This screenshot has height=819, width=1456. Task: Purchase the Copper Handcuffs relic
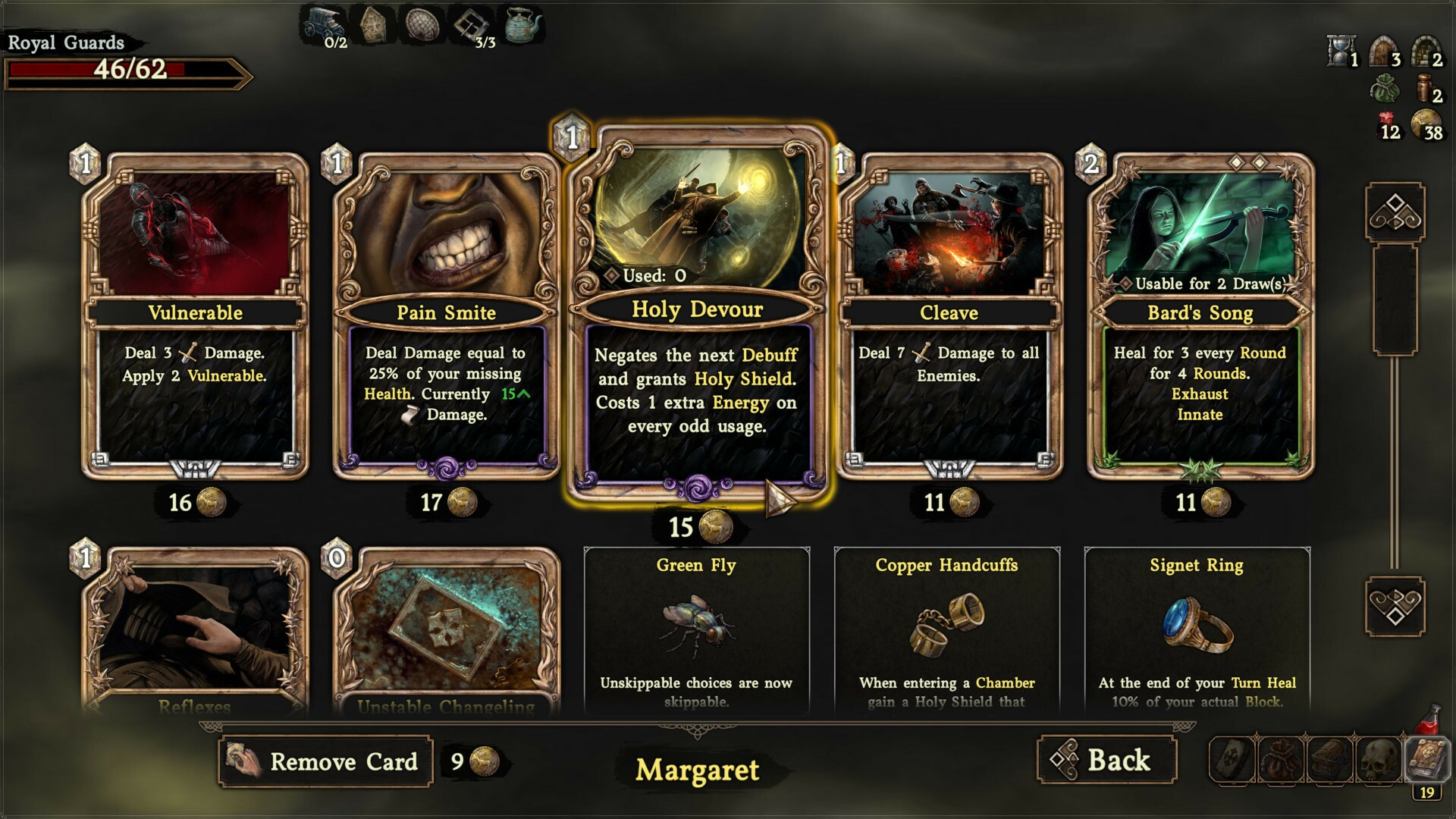click(x=946, y=629)
